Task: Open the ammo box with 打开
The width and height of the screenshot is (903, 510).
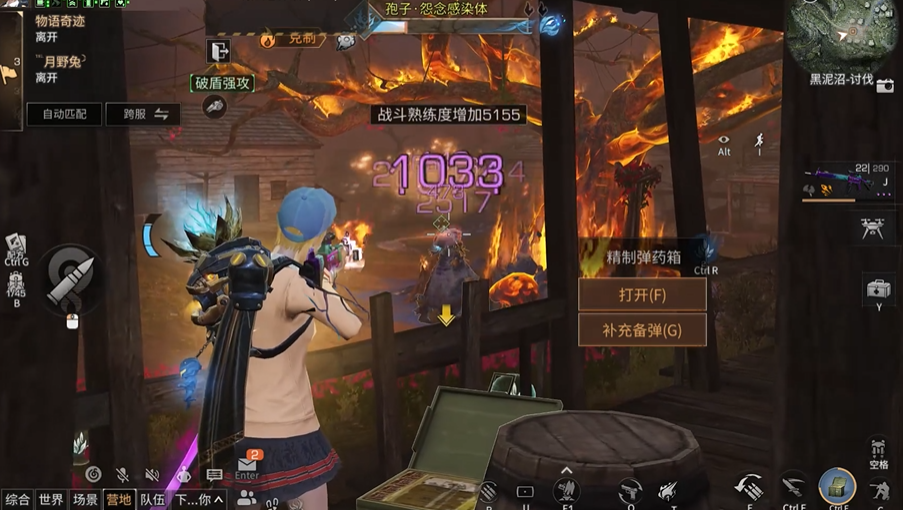Action: click(642, 295)
